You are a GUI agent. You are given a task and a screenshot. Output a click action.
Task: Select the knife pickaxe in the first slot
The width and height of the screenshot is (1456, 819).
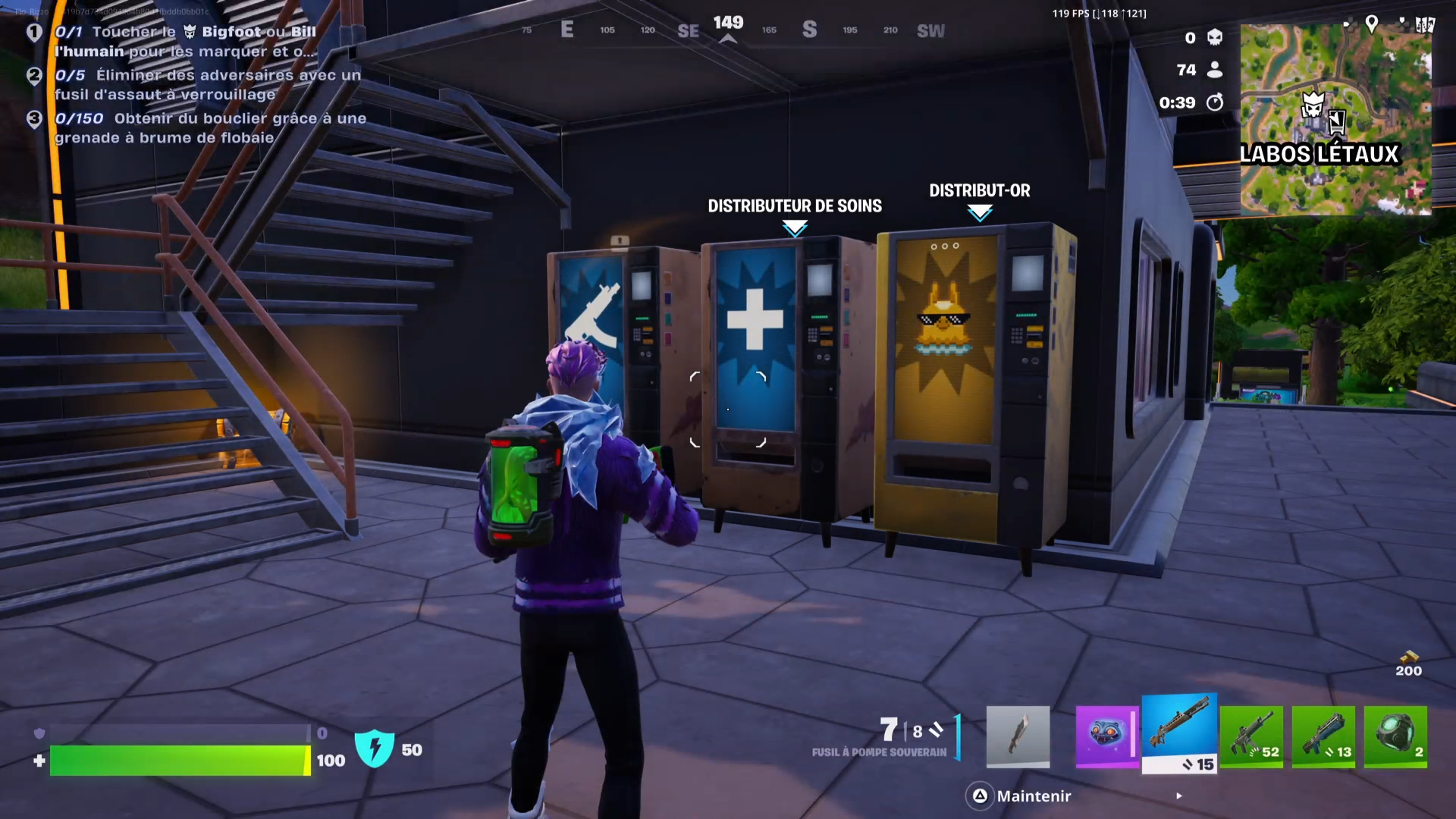[1018, 736]
